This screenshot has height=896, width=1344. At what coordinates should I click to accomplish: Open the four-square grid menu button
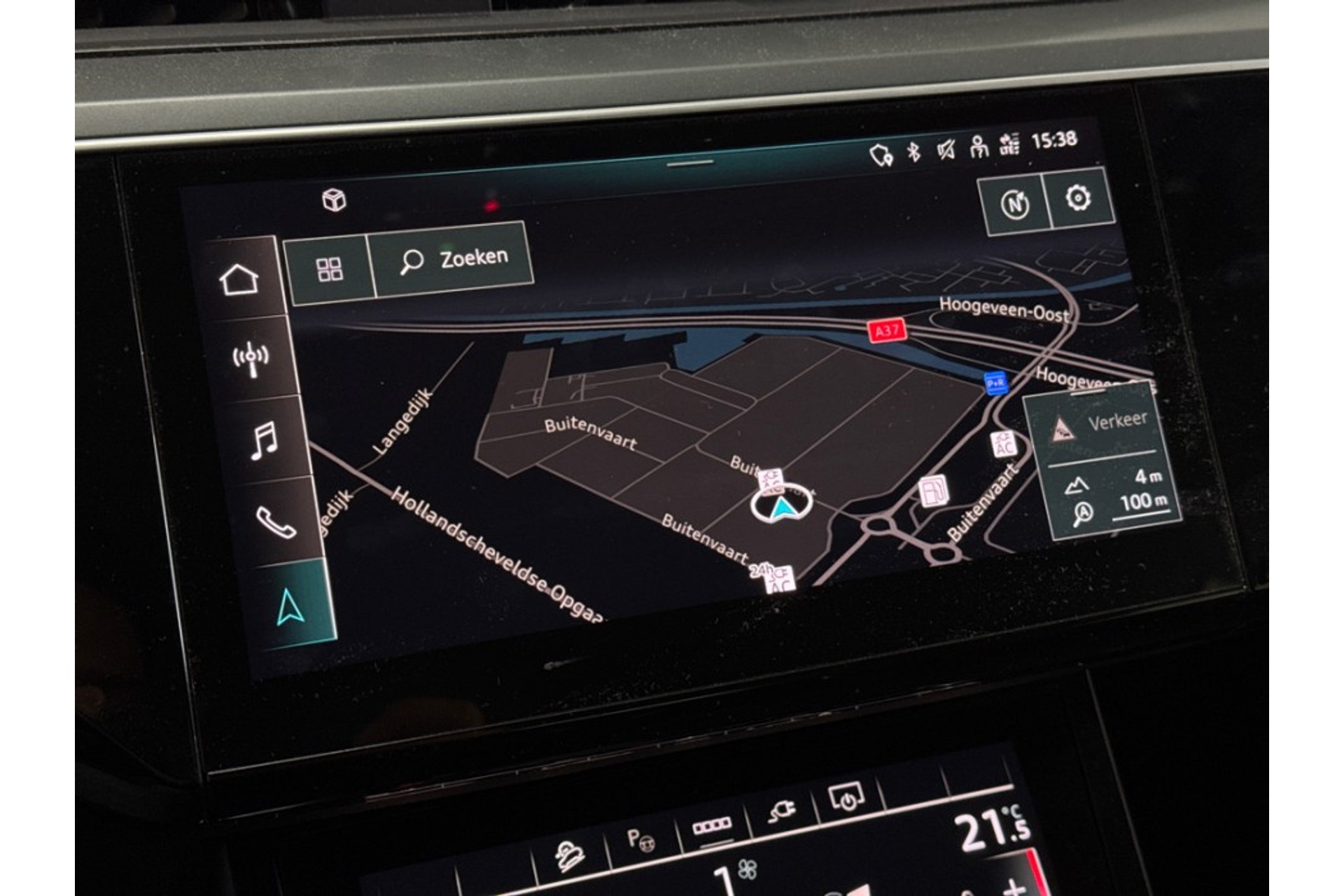click(329, 269)
